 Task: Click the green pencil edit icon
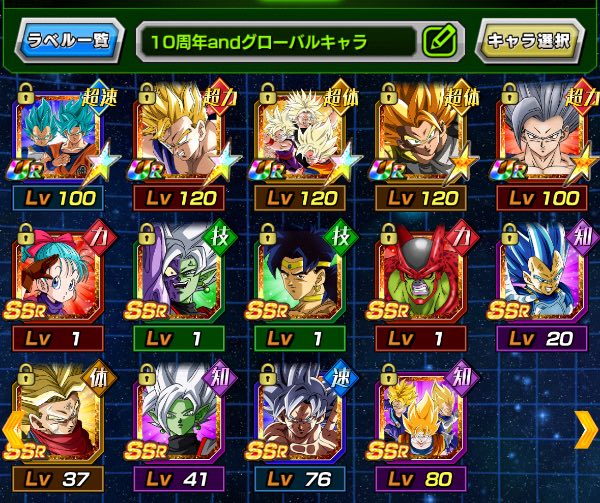[x=438, y=42]
